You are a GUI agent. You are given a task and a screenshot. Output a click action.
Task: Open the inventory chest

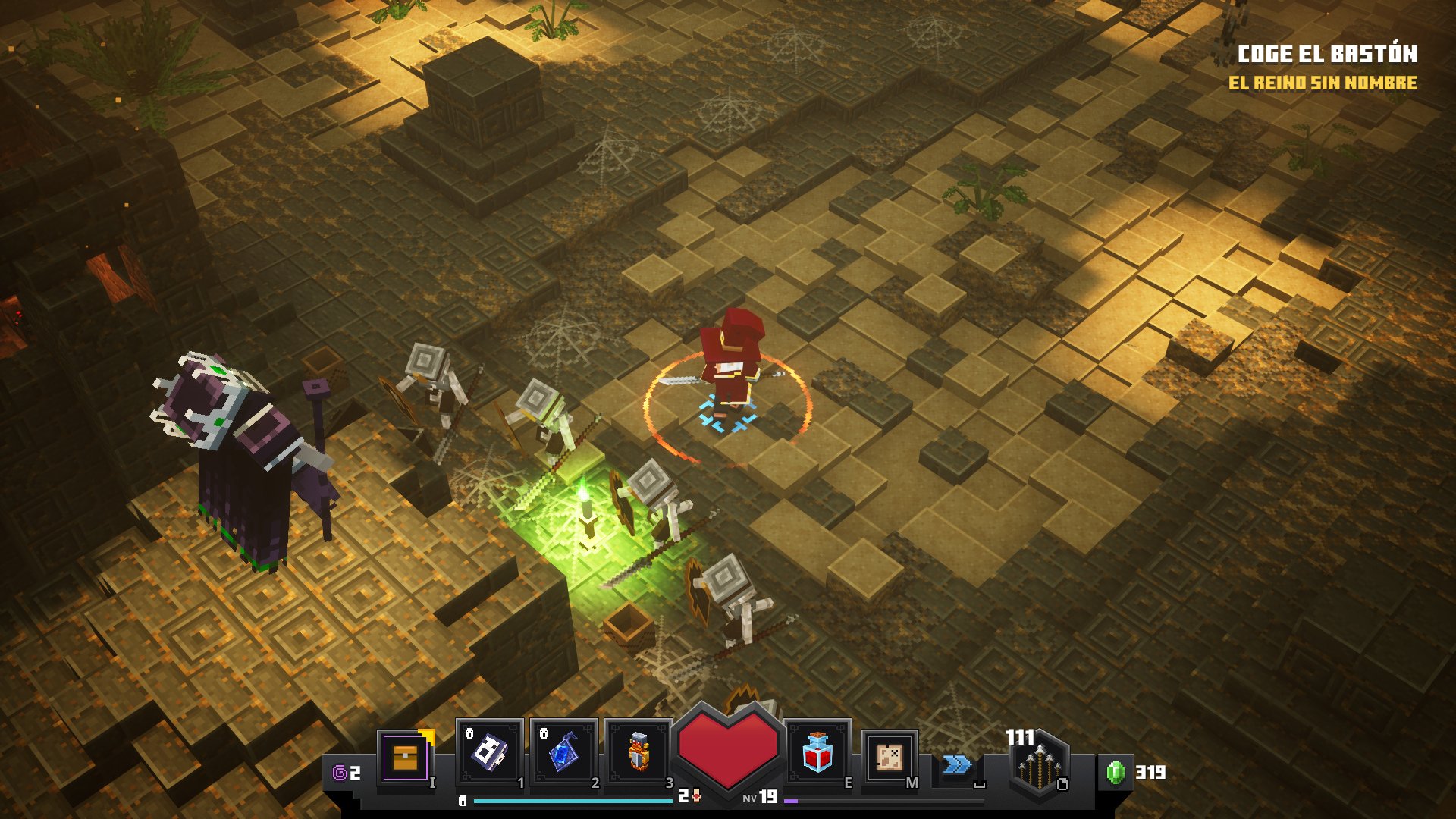click(406, 758)
